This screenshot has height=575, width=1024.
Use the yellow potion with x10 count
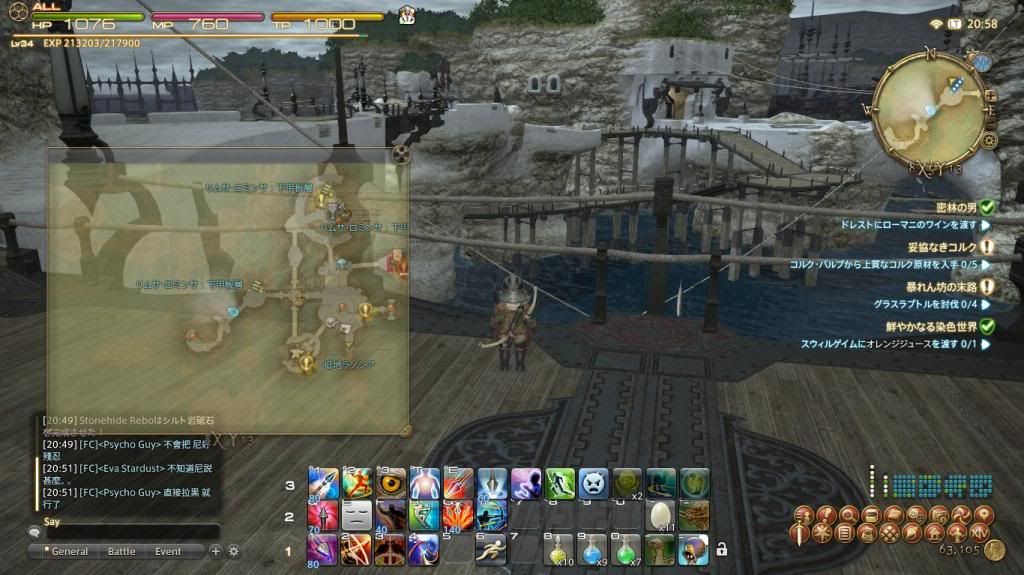coord(560,548)
